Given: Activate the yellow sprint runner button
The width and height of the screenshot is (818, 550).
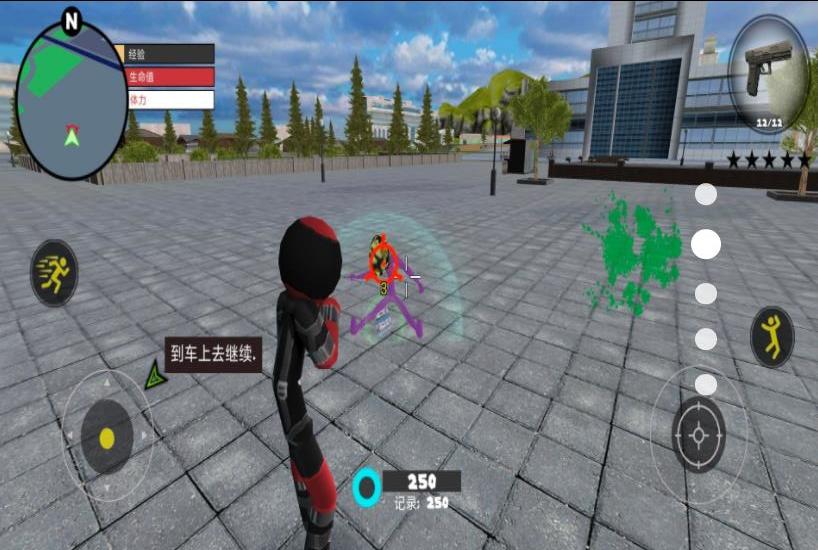Looking at the screenshot, I should (x=54, y=272).
